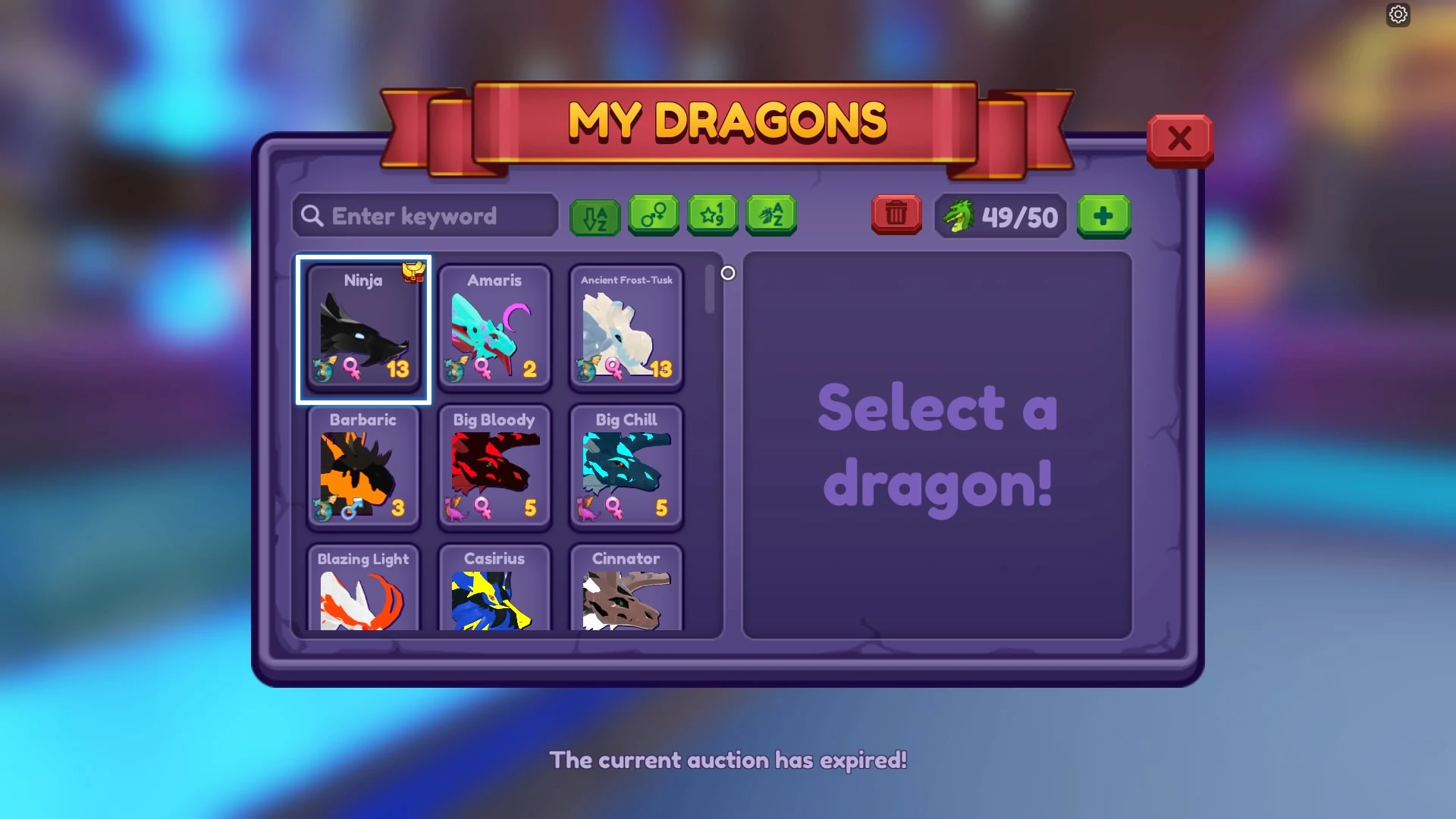Screen dimensions: 1456x819
Task: Sort dragons by level with star icon
Action: pyautogui.click(x=712, y=216)
